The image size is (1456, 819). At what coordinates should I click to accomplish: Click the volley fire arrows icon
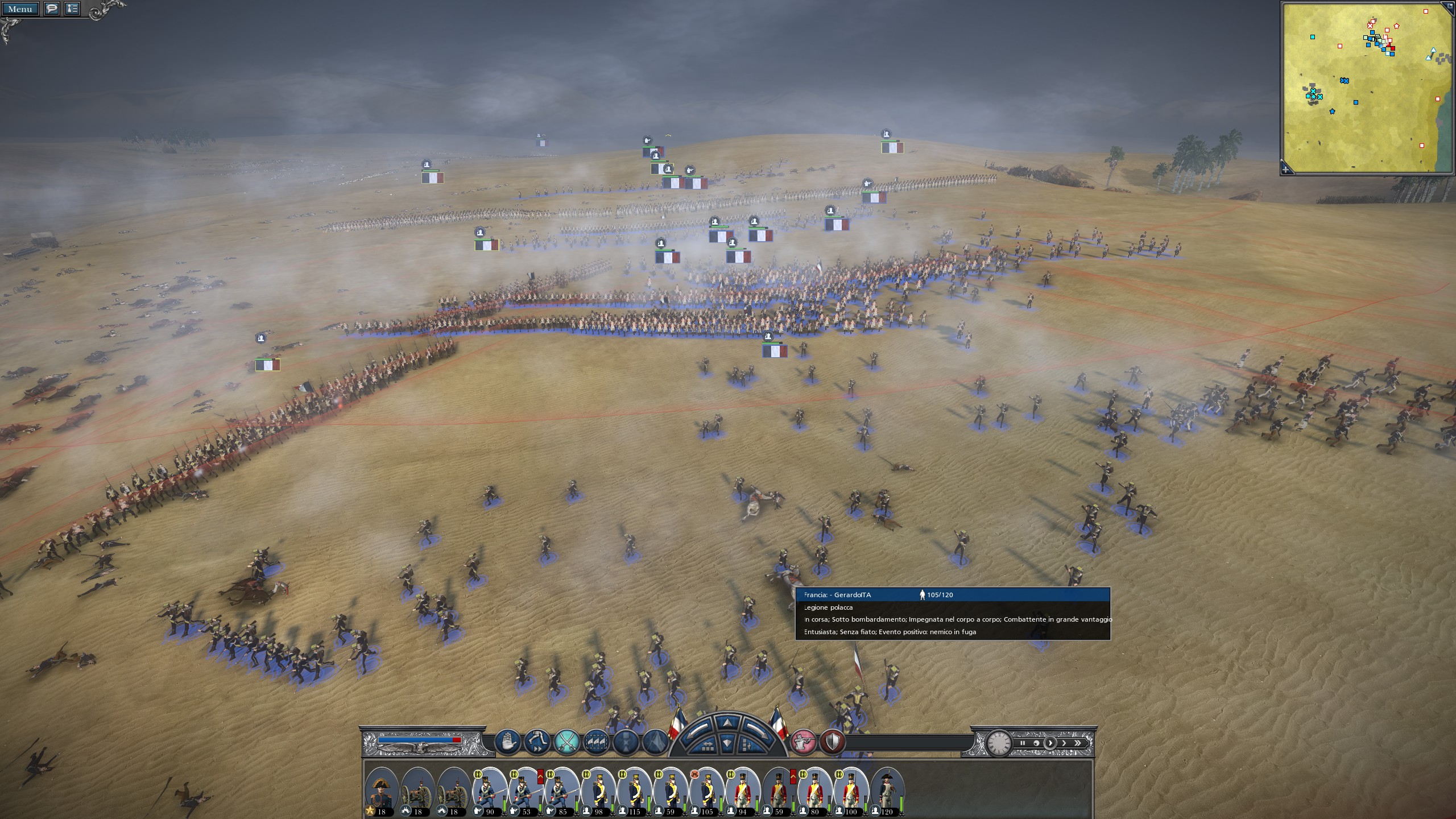[595, 741]
